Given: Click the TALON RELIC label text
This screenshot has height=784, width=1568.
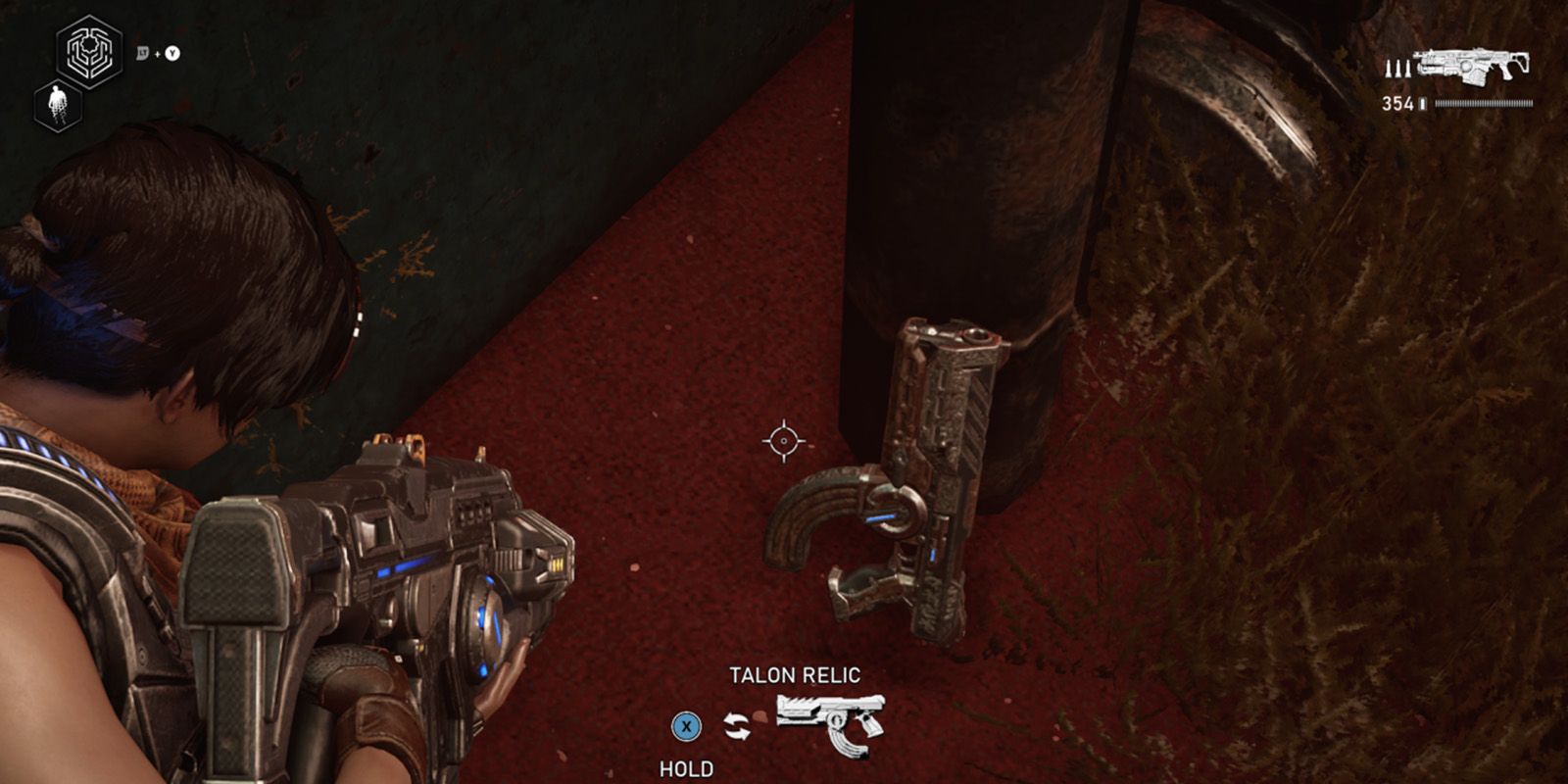Looking at the screenshot, I should tap(796, 672).
